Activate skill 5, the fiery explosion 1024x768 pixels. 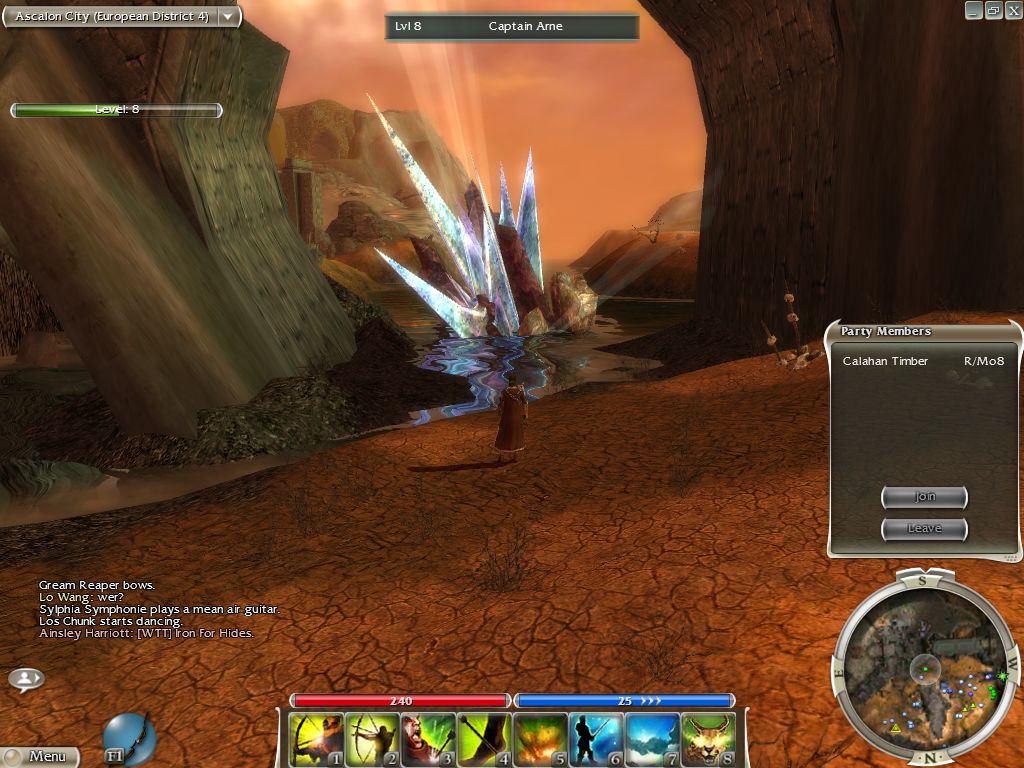click(x=541, y=740)
